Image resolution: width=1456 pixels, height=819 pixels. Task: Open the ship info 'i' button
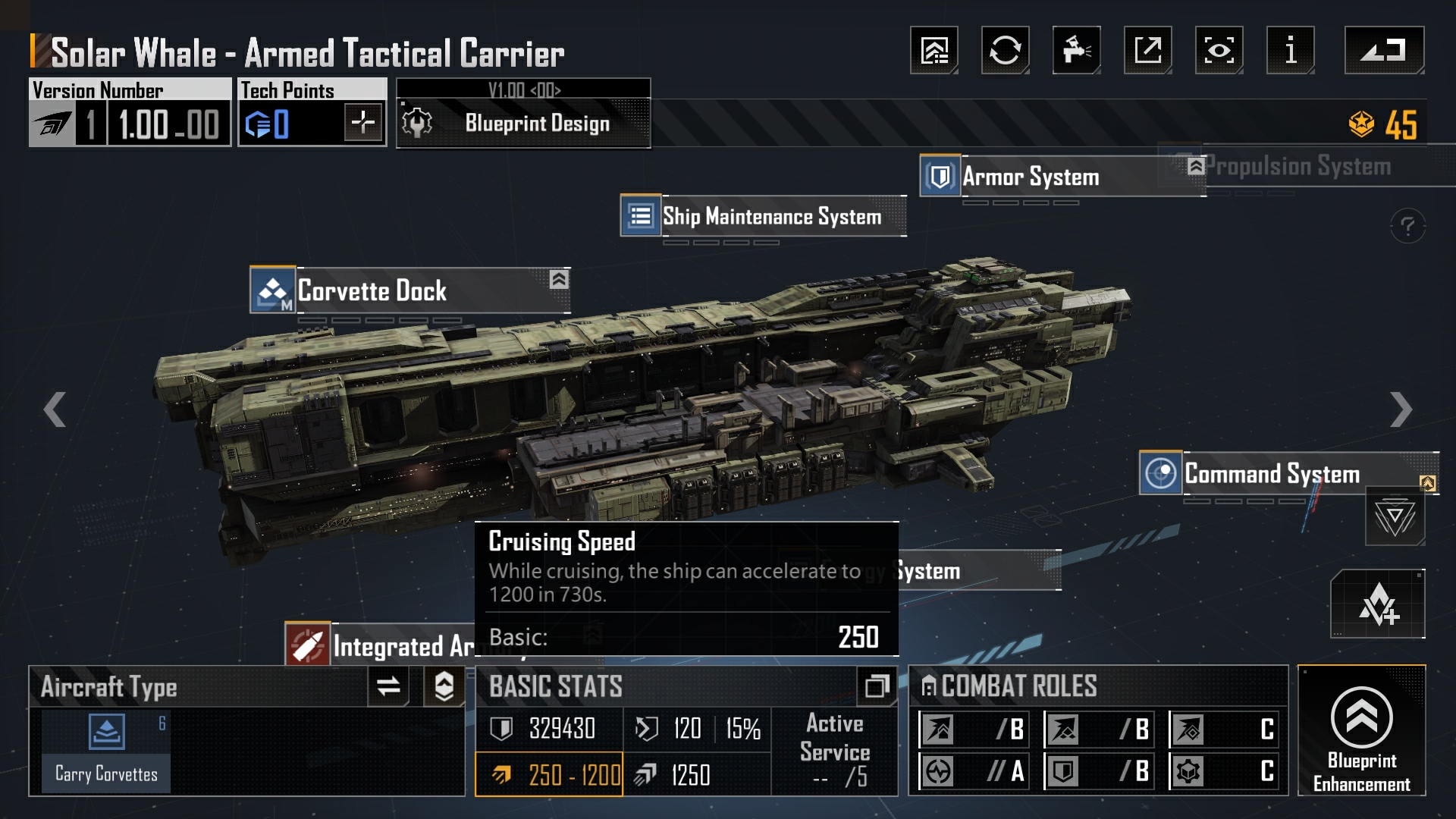tap(1290, 50)
